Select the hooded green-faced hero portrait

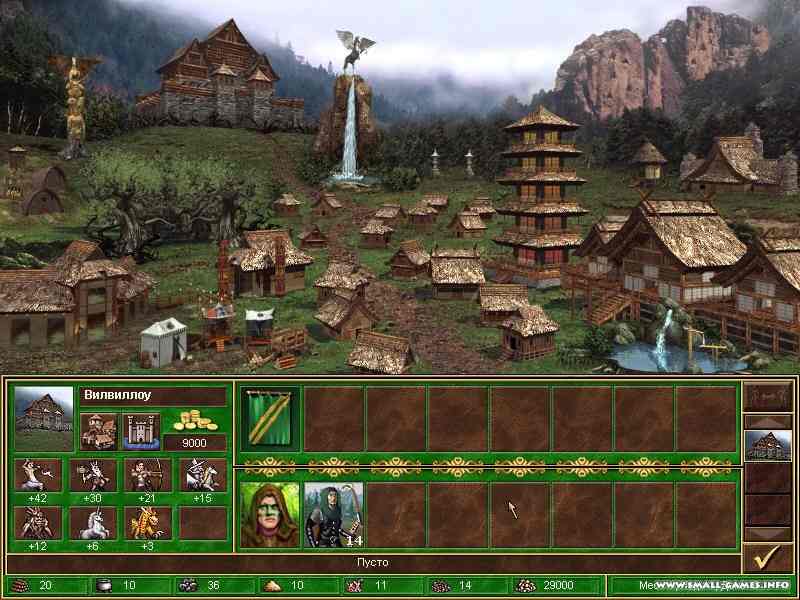tap(270, 515)
